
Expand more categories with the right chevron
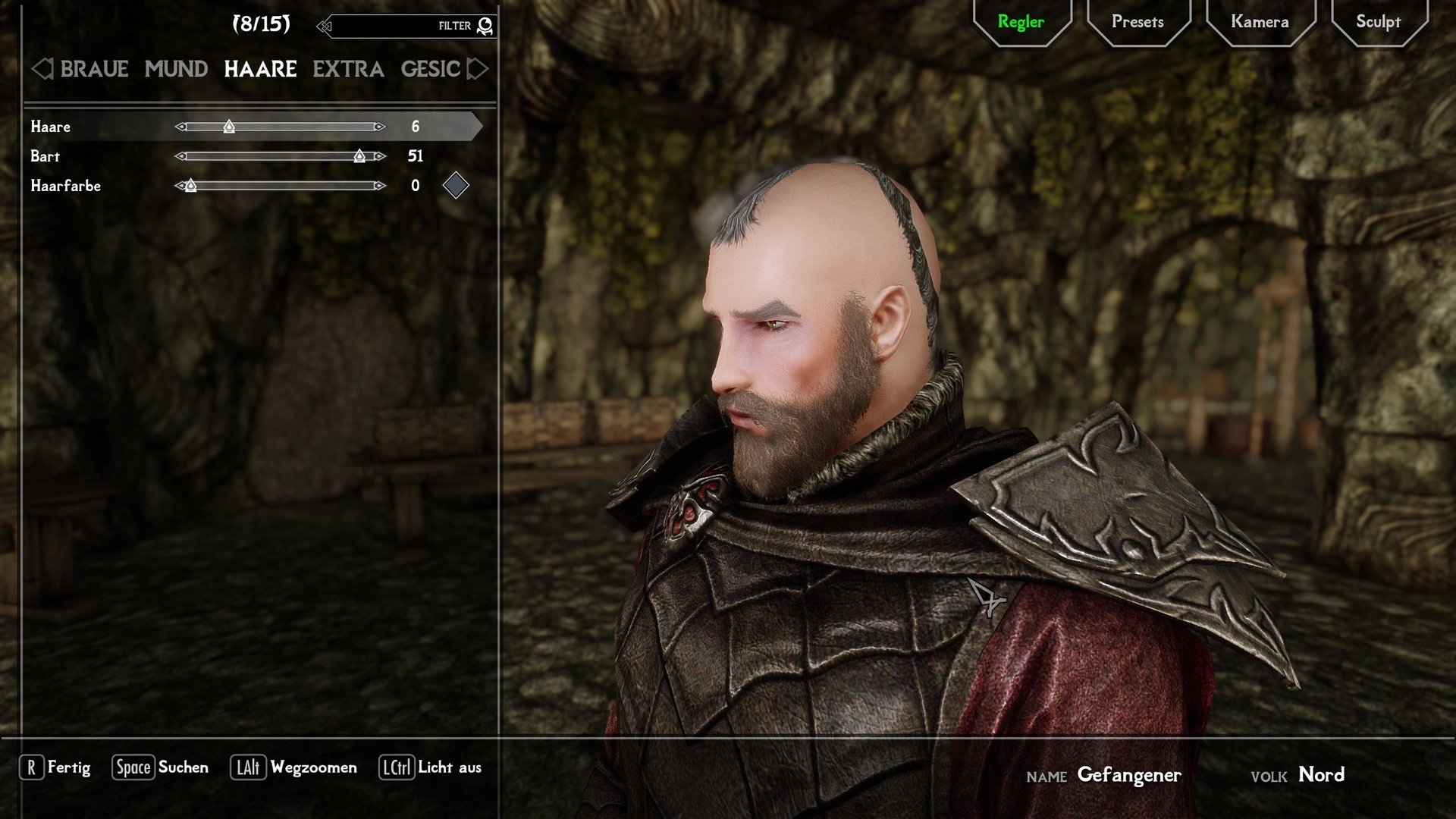[x=476, y=69]
